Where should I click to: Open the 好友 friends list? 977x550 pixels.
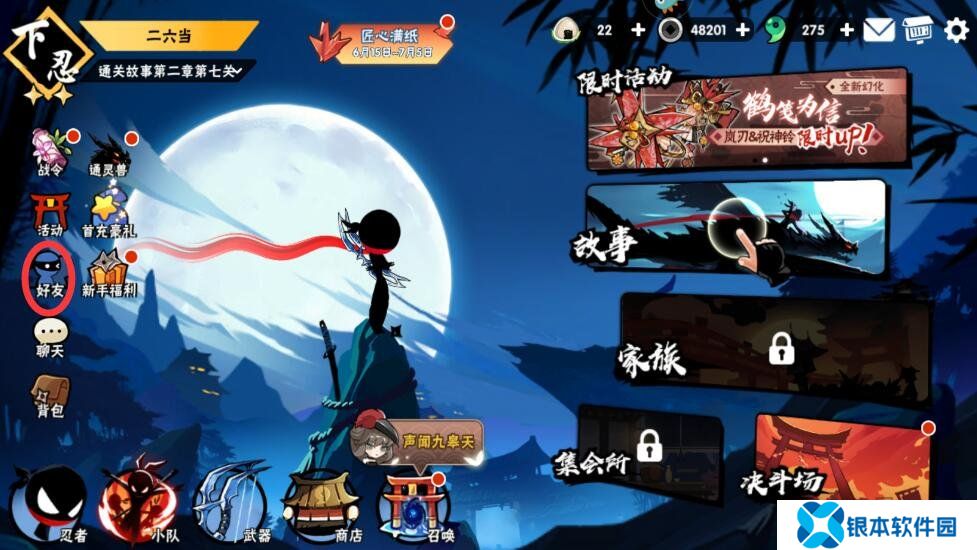point(49,272)
